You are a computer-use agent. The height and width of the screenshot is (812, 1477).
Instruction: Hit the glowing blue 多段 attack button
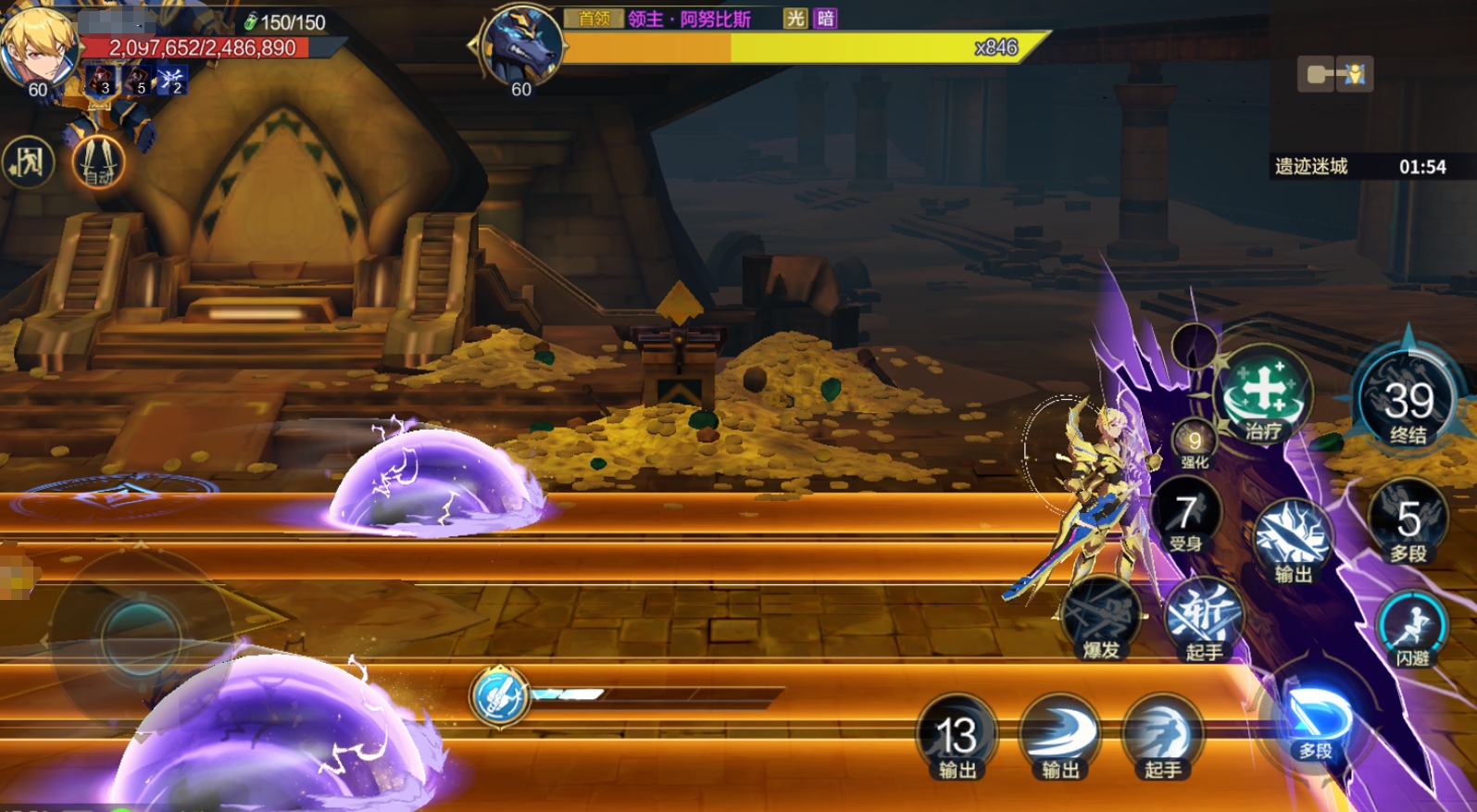click(x=1316, y=722)
